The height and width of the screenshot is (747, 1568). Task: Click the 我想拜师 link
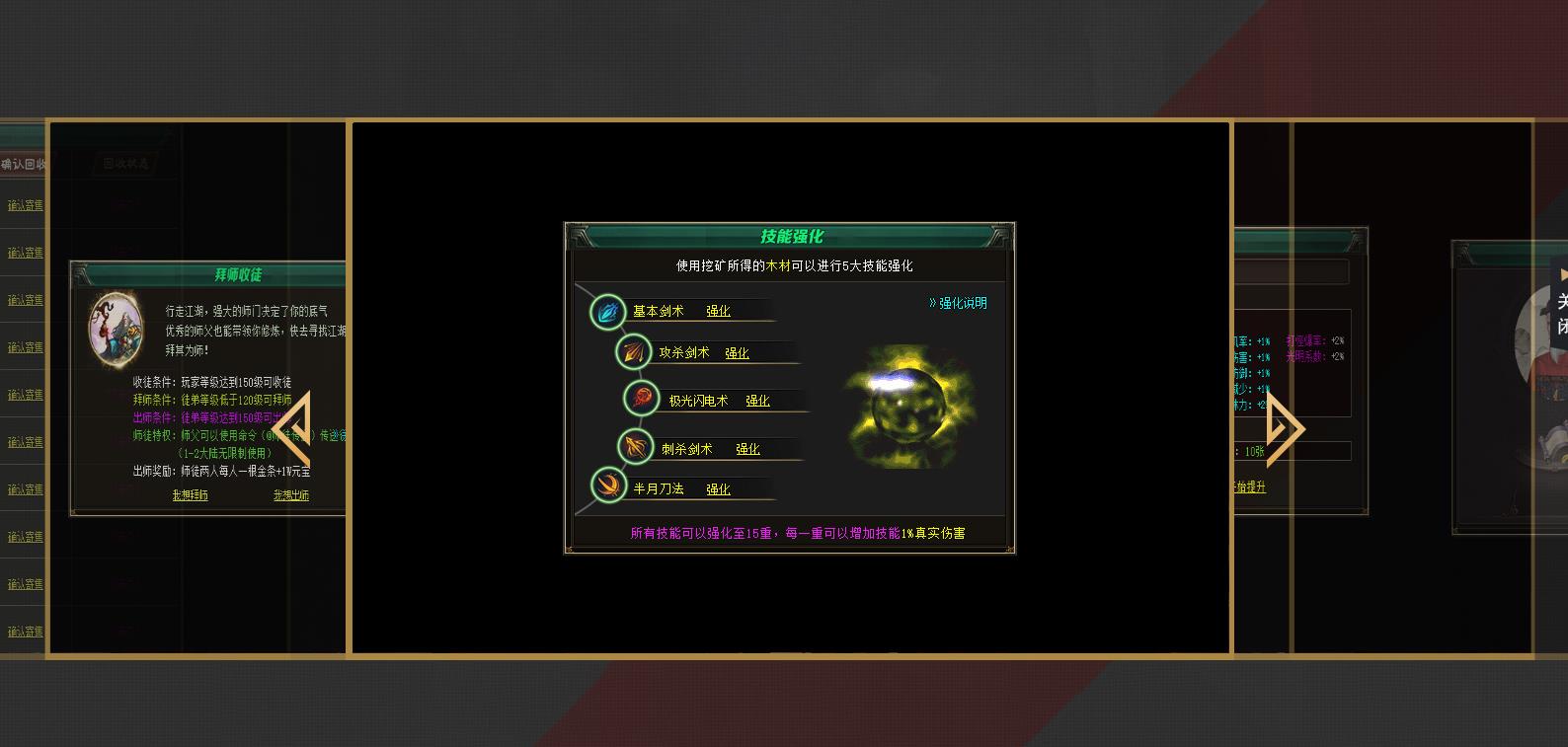pyautogui.click(x=189, y=495)
